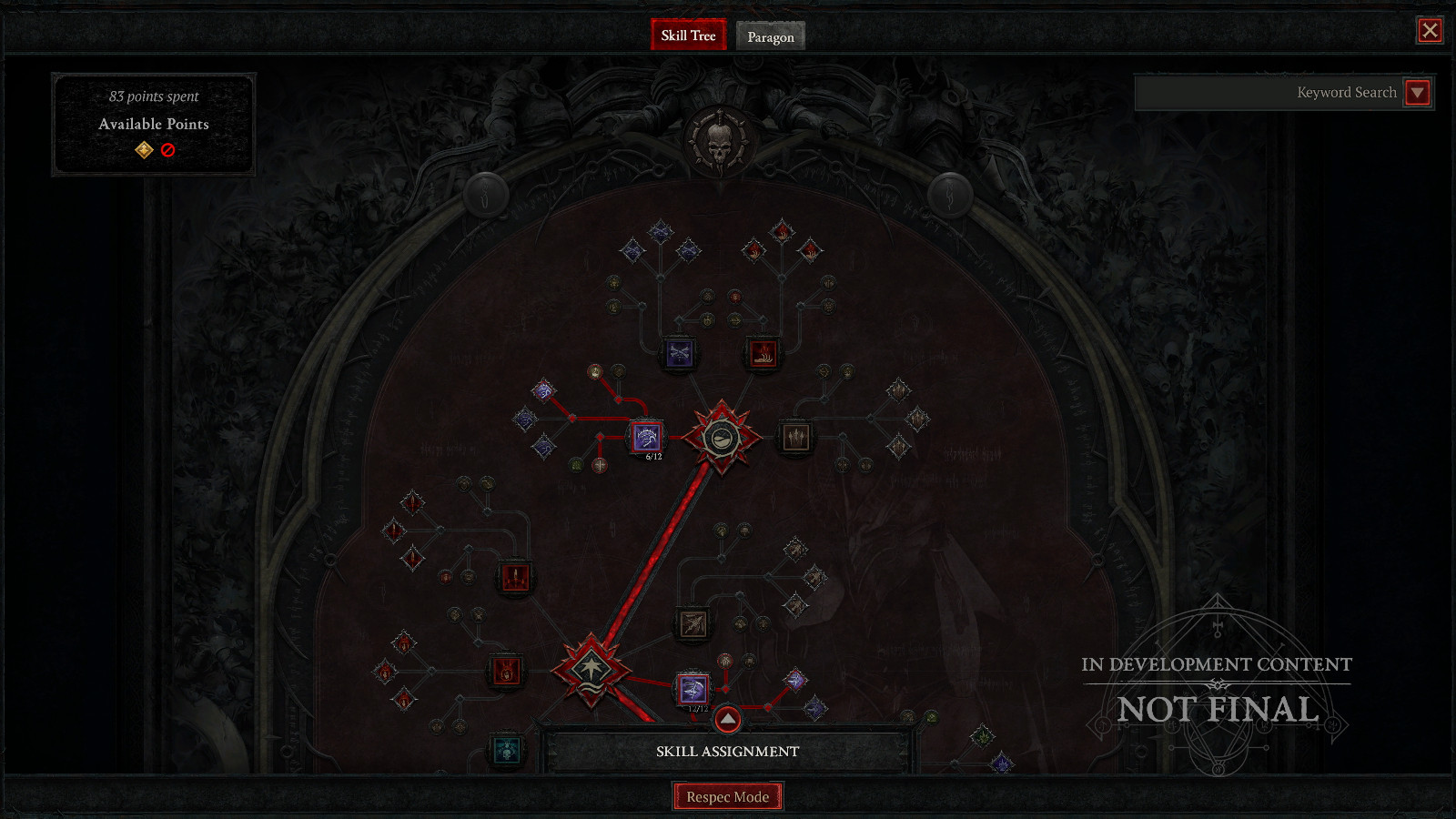Click the Respec Mode button
1456x819 pixels.
coord(727,795)
